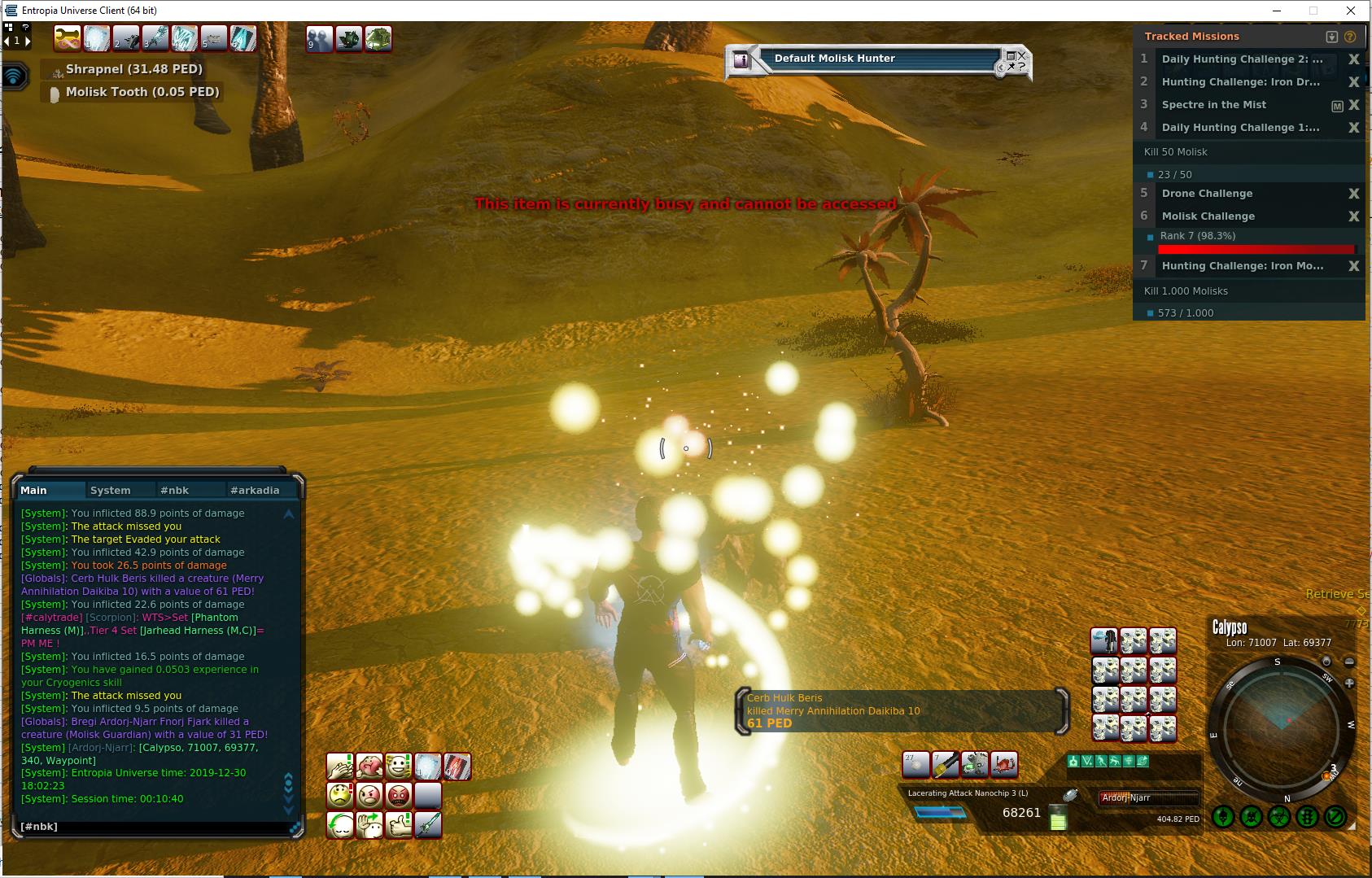
Task: Zoom out the radar with minus button
Action: [x=1349, y=662]
